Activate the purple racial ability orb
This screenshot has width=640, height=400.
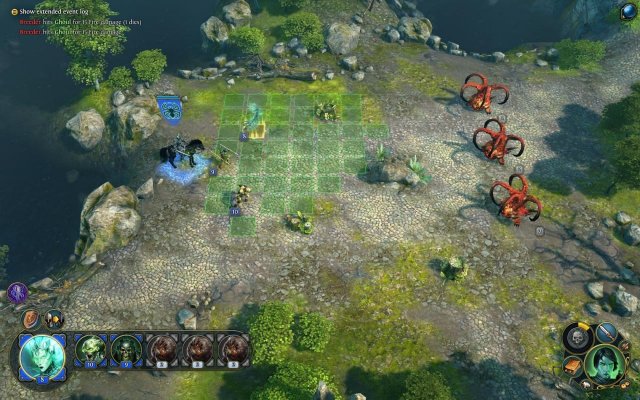coord(17,293)
